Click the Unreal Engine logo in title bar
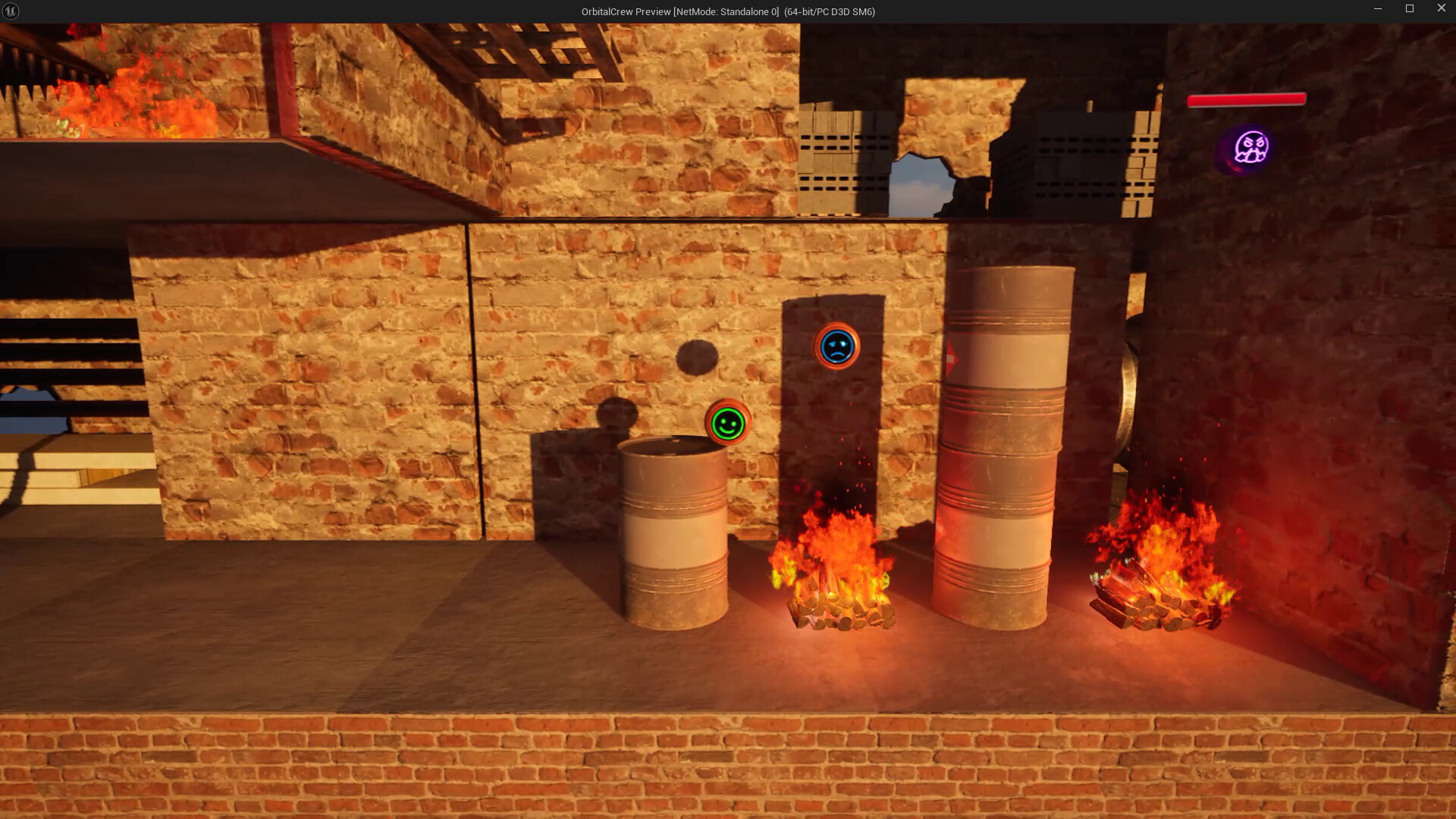This screenshot has width=1456, height=819. tap(9, 11)
